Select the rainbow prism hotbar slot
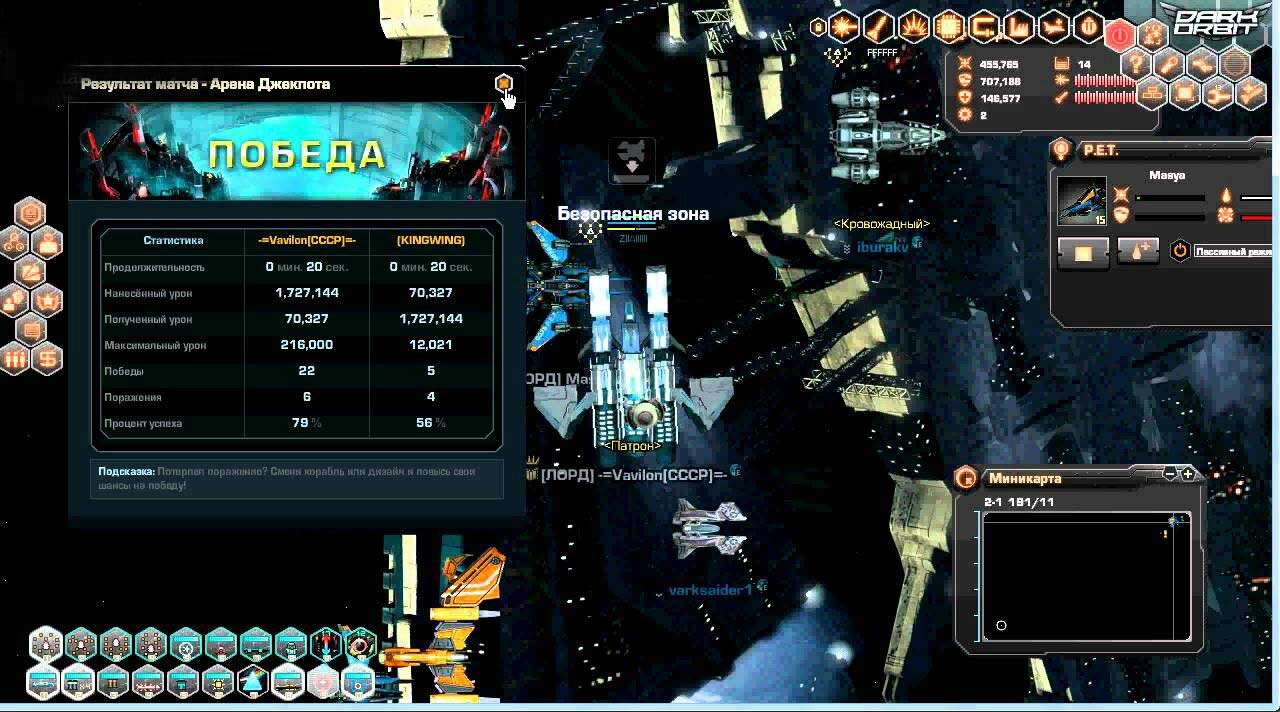 (x=254, y=683)
